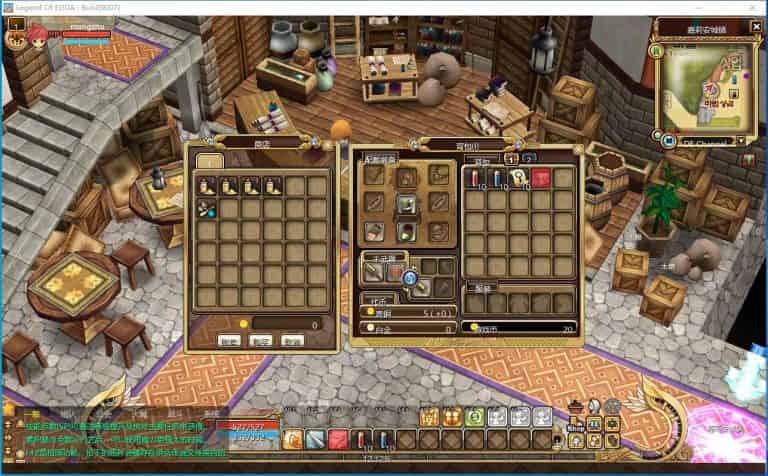768x476 pixels.
Task: Select the red potion in the bag
Action: coord(474,177)
